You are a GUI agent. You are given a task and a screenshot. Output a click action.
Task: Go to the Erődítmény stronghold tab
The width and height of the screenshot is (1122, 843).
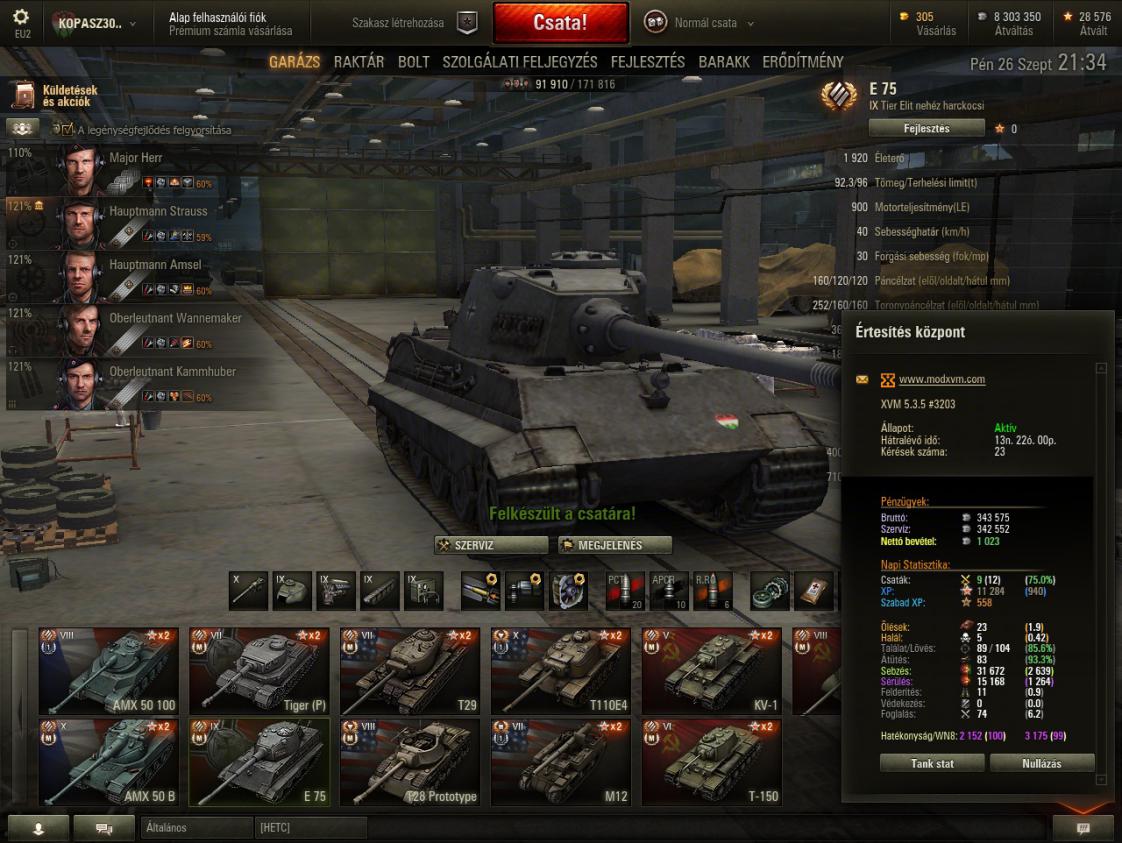pos(803,62)
